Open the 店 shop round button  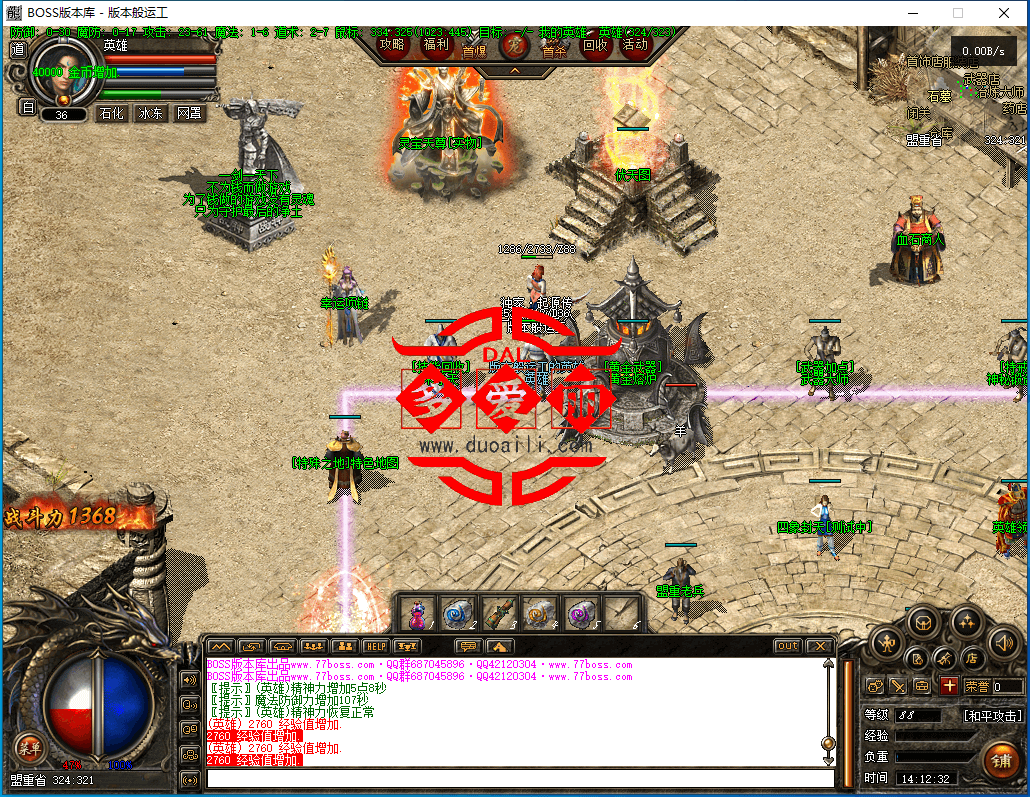pos(970,658)
